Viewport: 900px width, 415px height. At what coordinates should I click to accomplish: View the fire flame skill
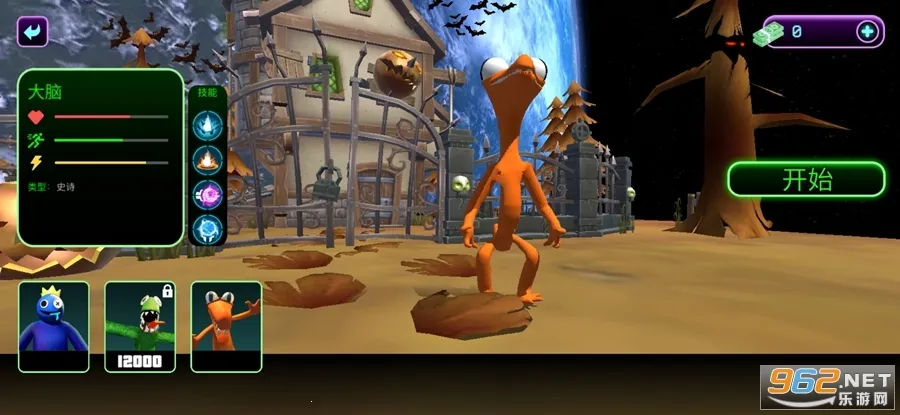[x=207, y=159]
